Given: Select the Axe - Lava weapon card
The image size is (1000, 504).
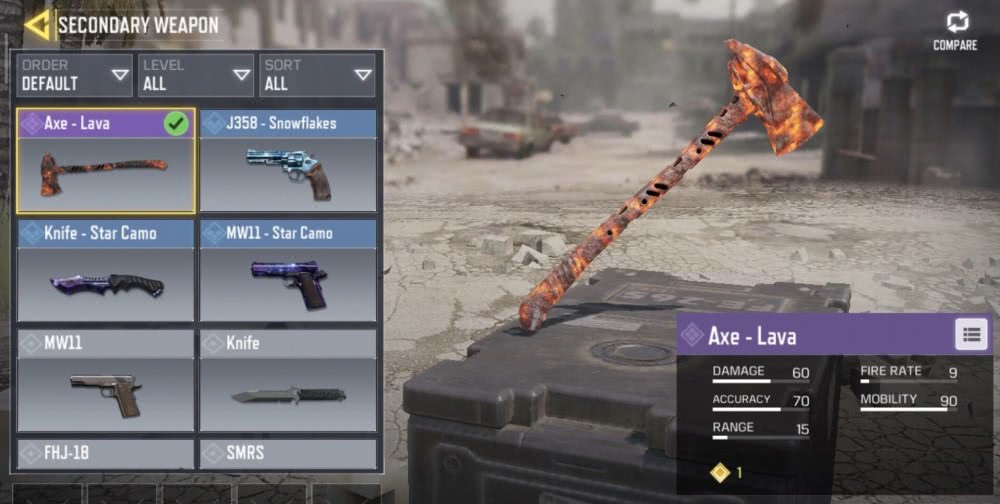Looking at the screenshot, I should click(x=106, y=161).
